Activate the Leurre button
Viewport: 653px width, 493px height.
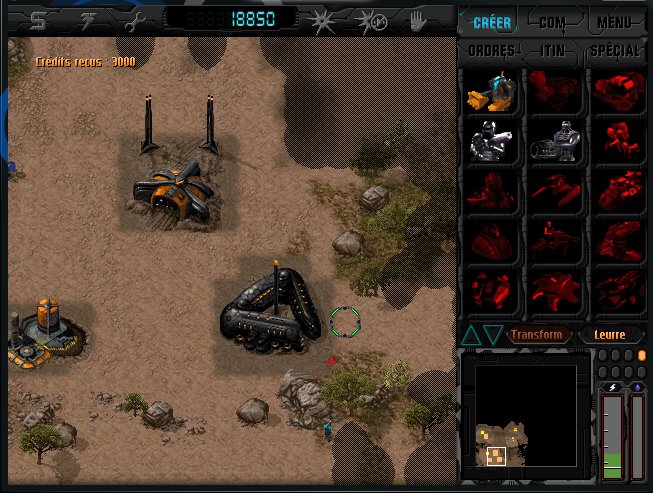pos(608,335)
